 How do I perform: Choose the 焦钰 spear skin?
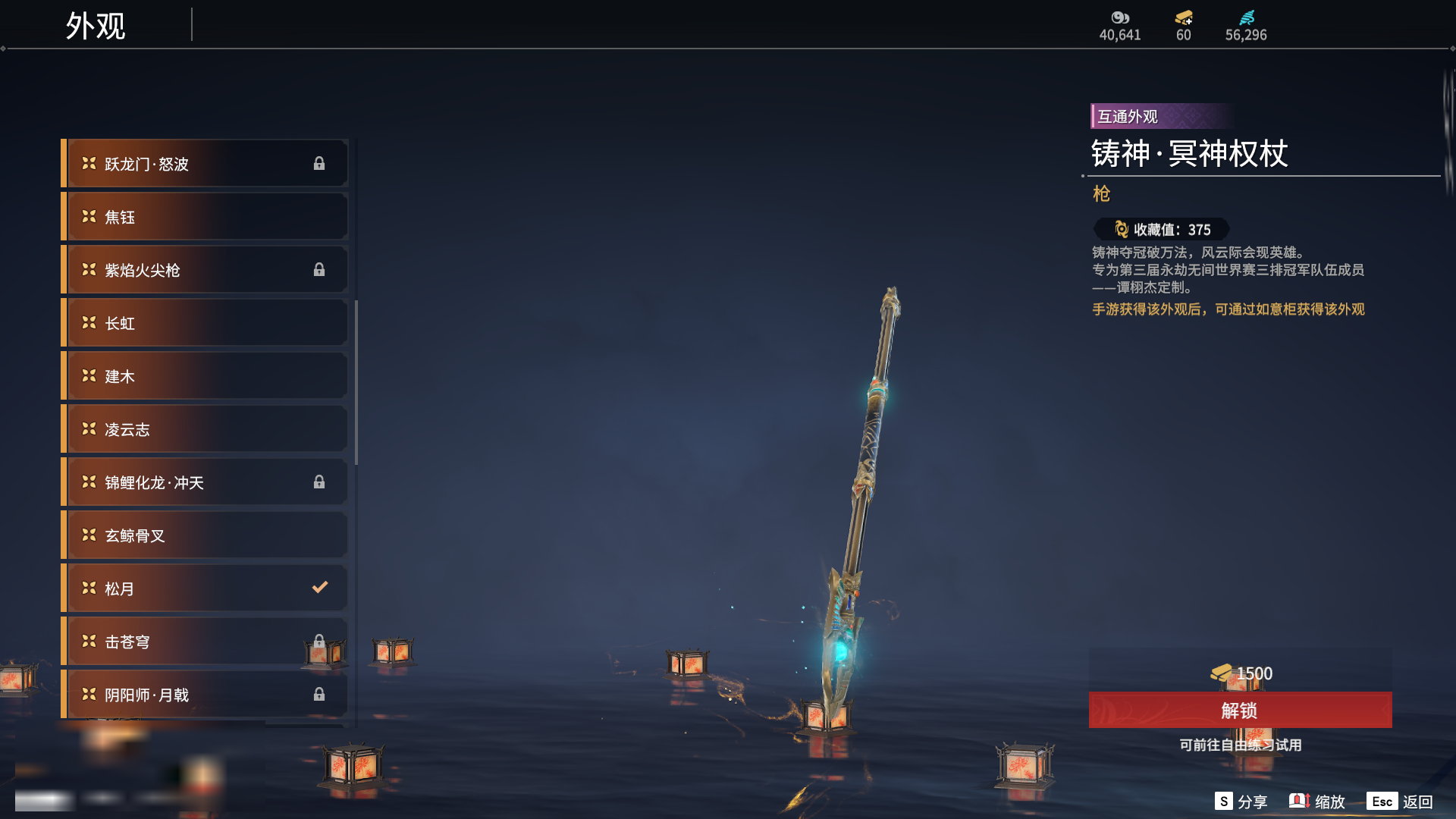point(205,217)
